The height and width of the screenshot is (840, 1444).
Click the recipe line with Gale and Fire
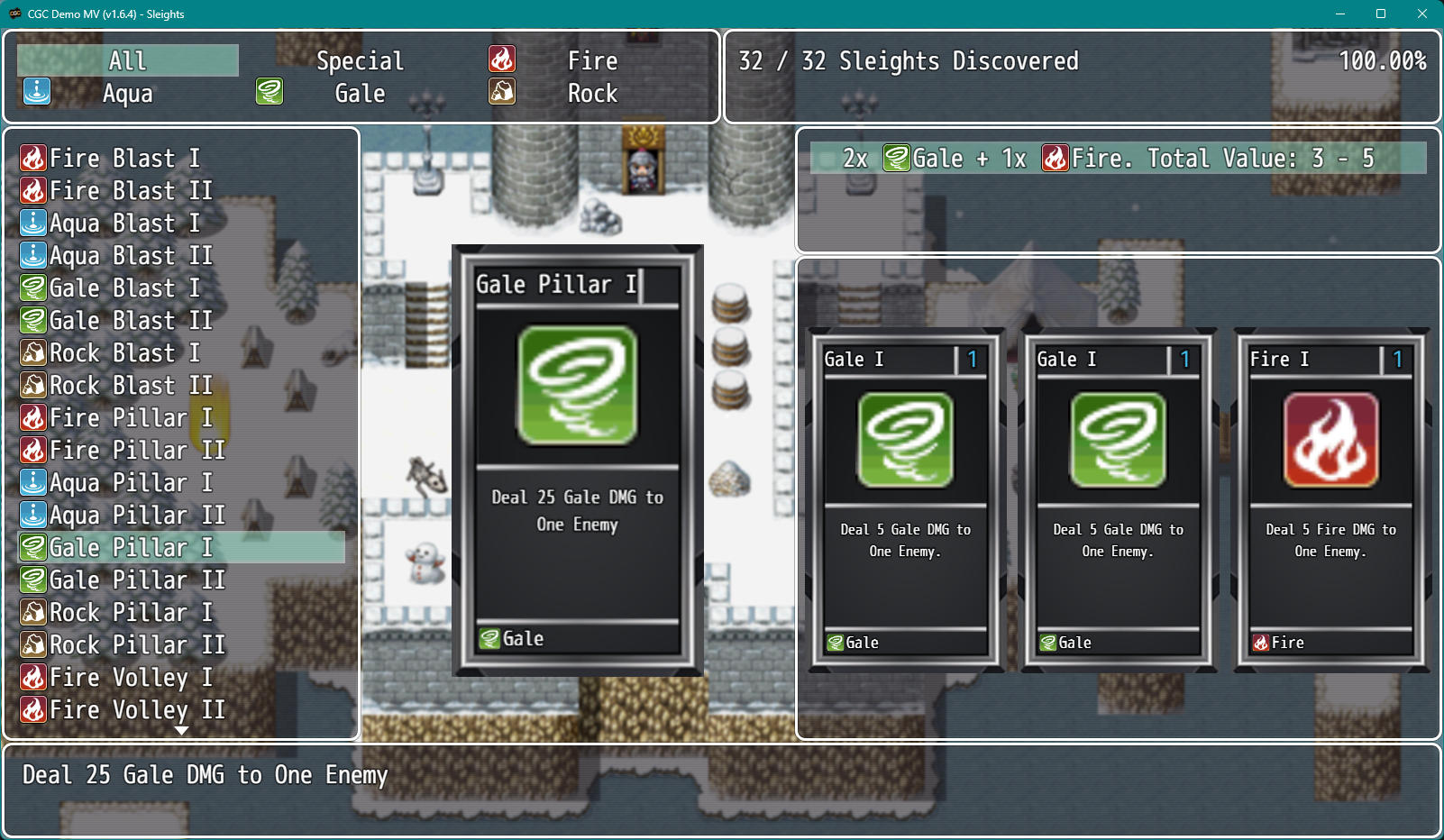[x=1118, y=159]
